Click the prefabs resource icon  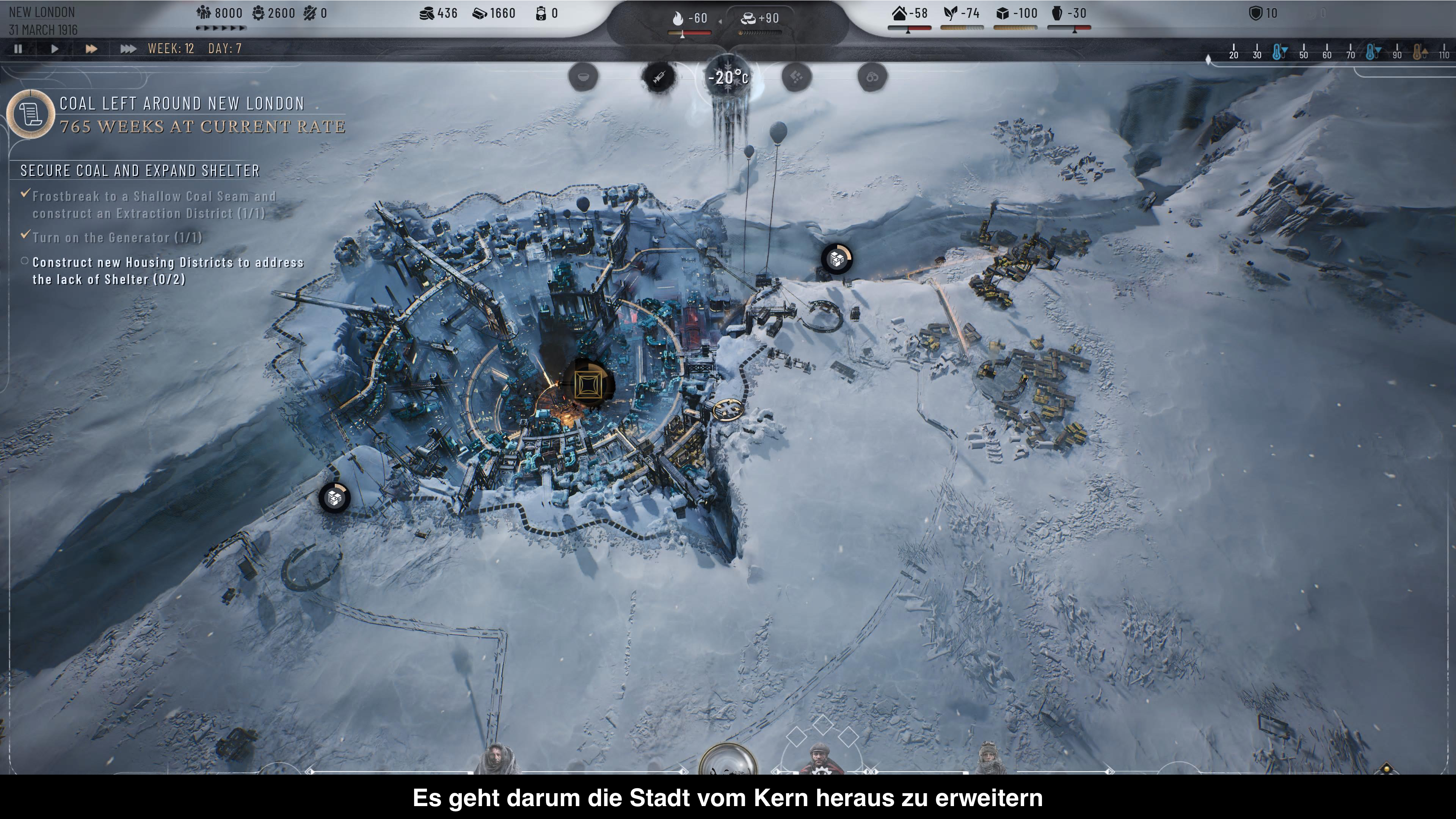tap(479, 13)
